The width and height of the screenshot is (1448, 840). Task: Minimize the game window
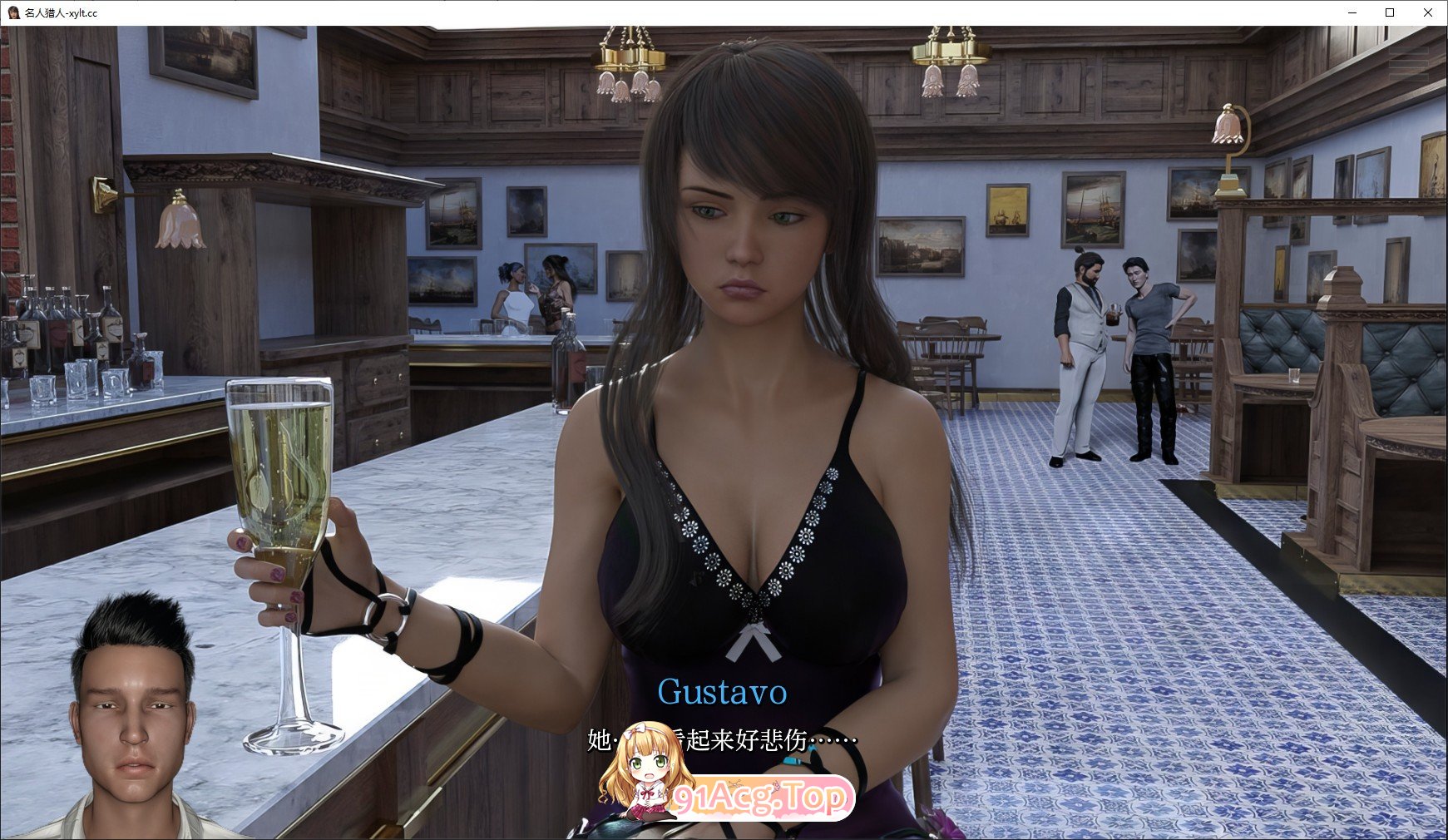tap(1352, 12)
